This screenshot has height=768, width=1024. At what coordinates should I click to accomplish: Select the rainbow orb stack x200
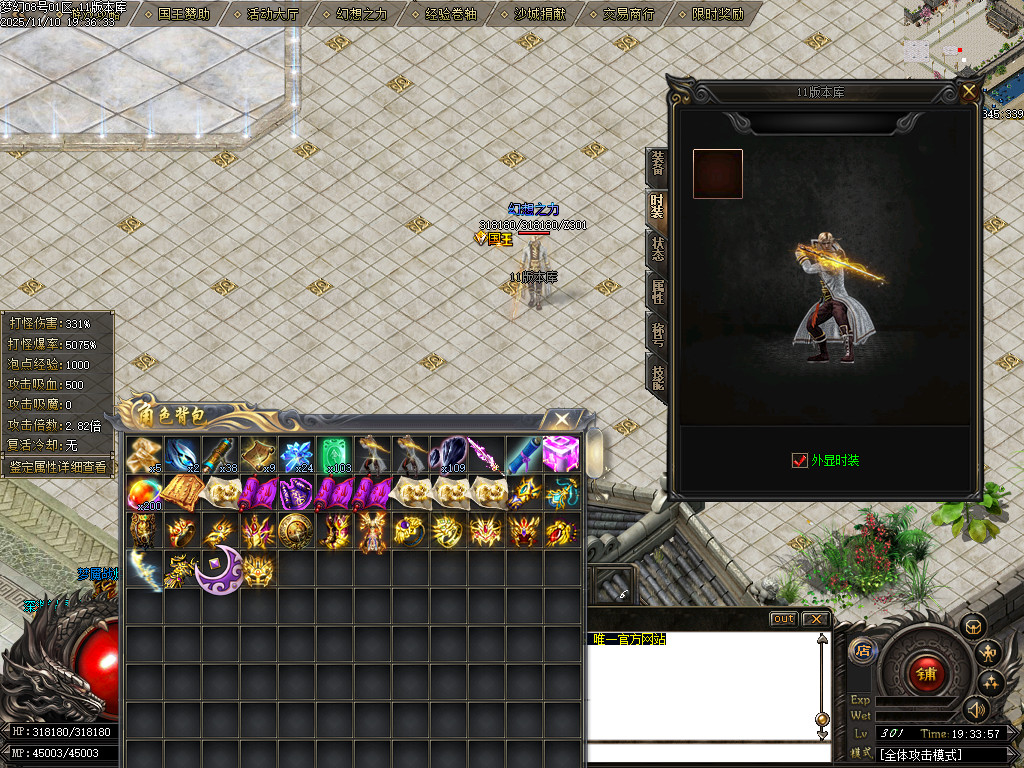tap(144, 493)
